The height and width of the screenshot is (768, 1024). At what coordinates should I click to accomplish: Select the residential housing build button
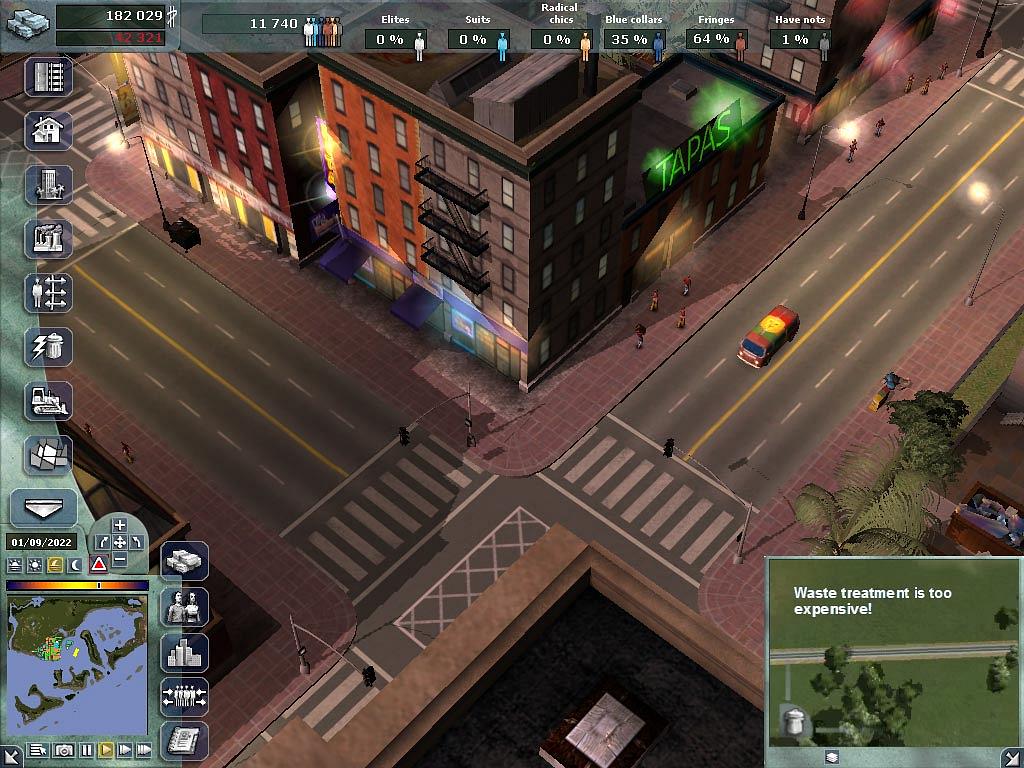[48, 130]
